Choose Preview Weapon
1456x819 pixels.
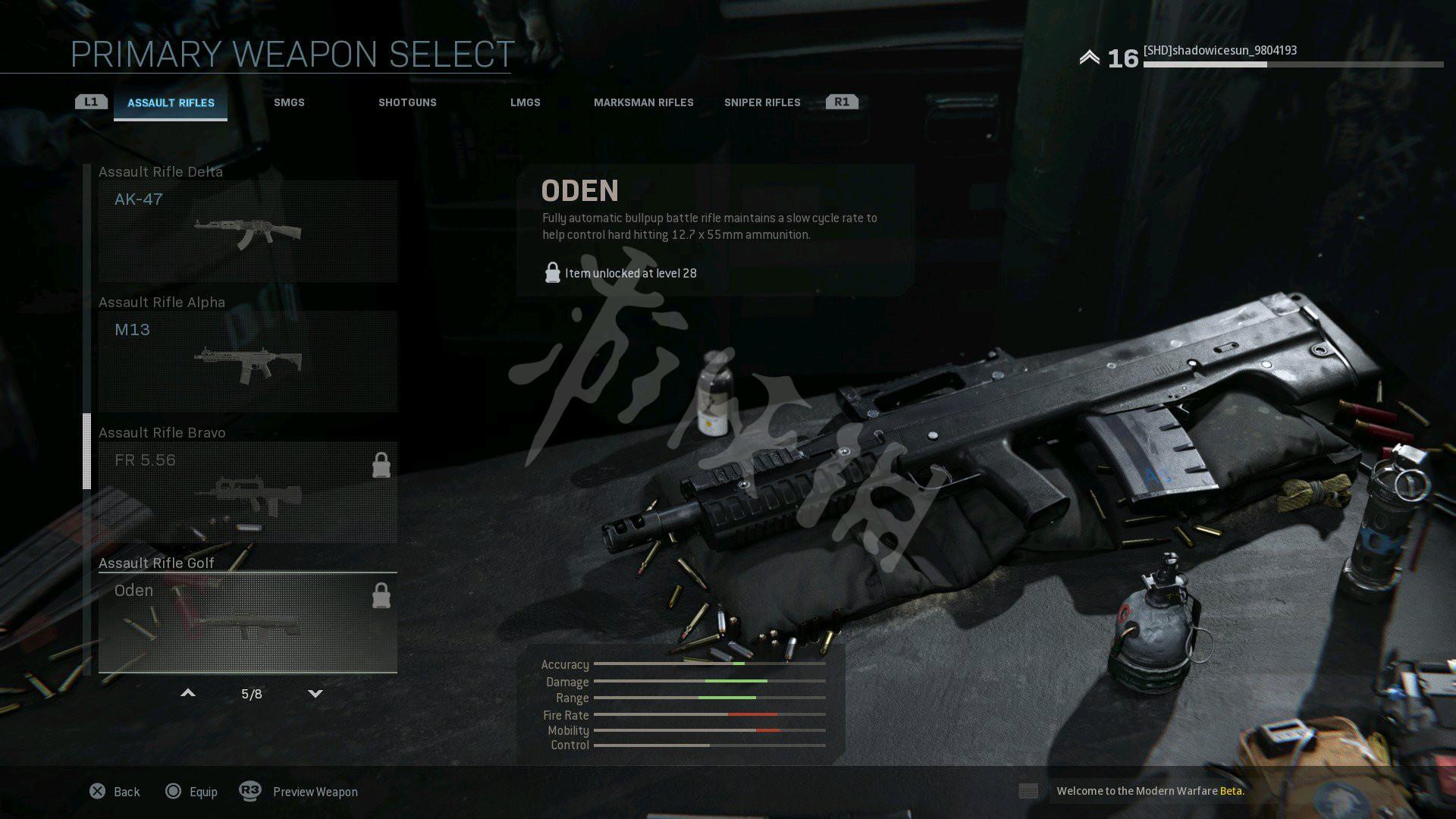(300, 792)
